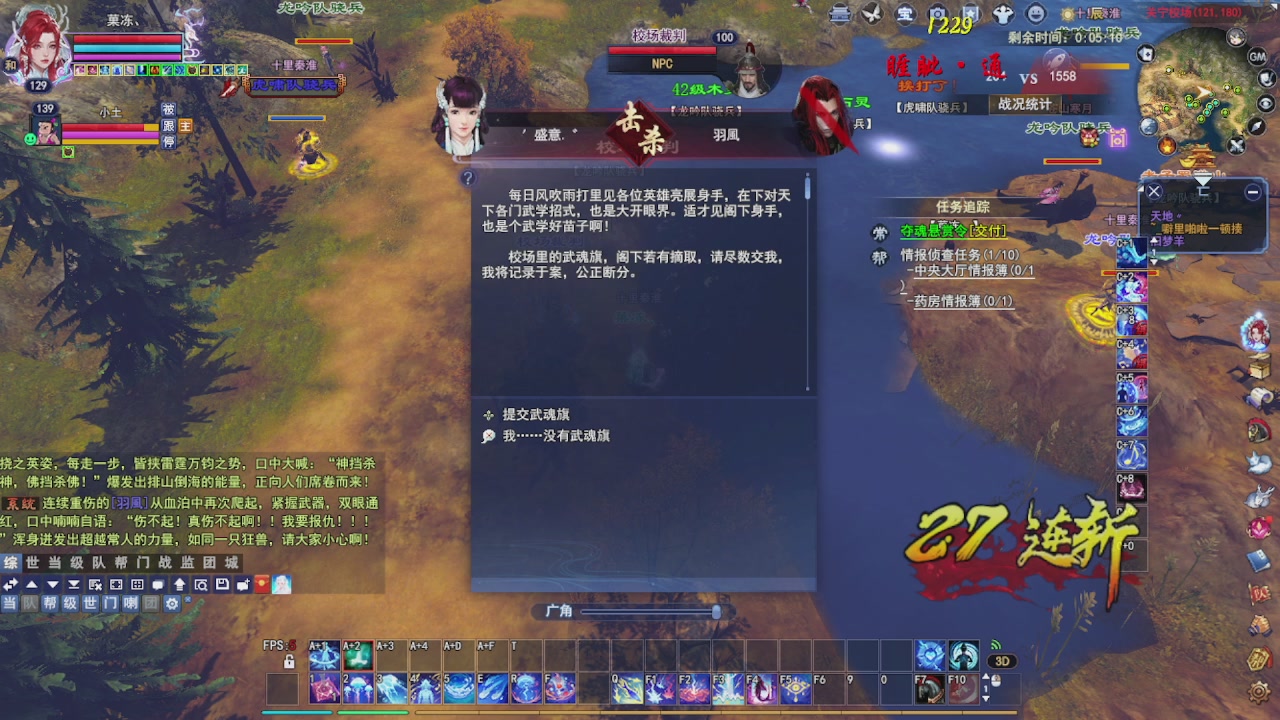Viewport: 1280px width, 720px height.
Task: Collapse the task panel with minus toggle
Action: pos(1251,190)
